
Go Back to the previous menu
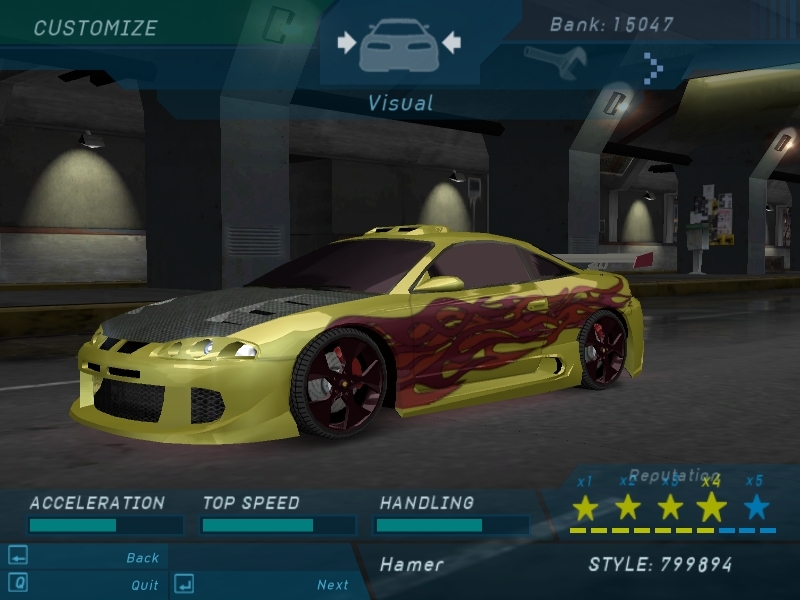(x=142, y=558)
